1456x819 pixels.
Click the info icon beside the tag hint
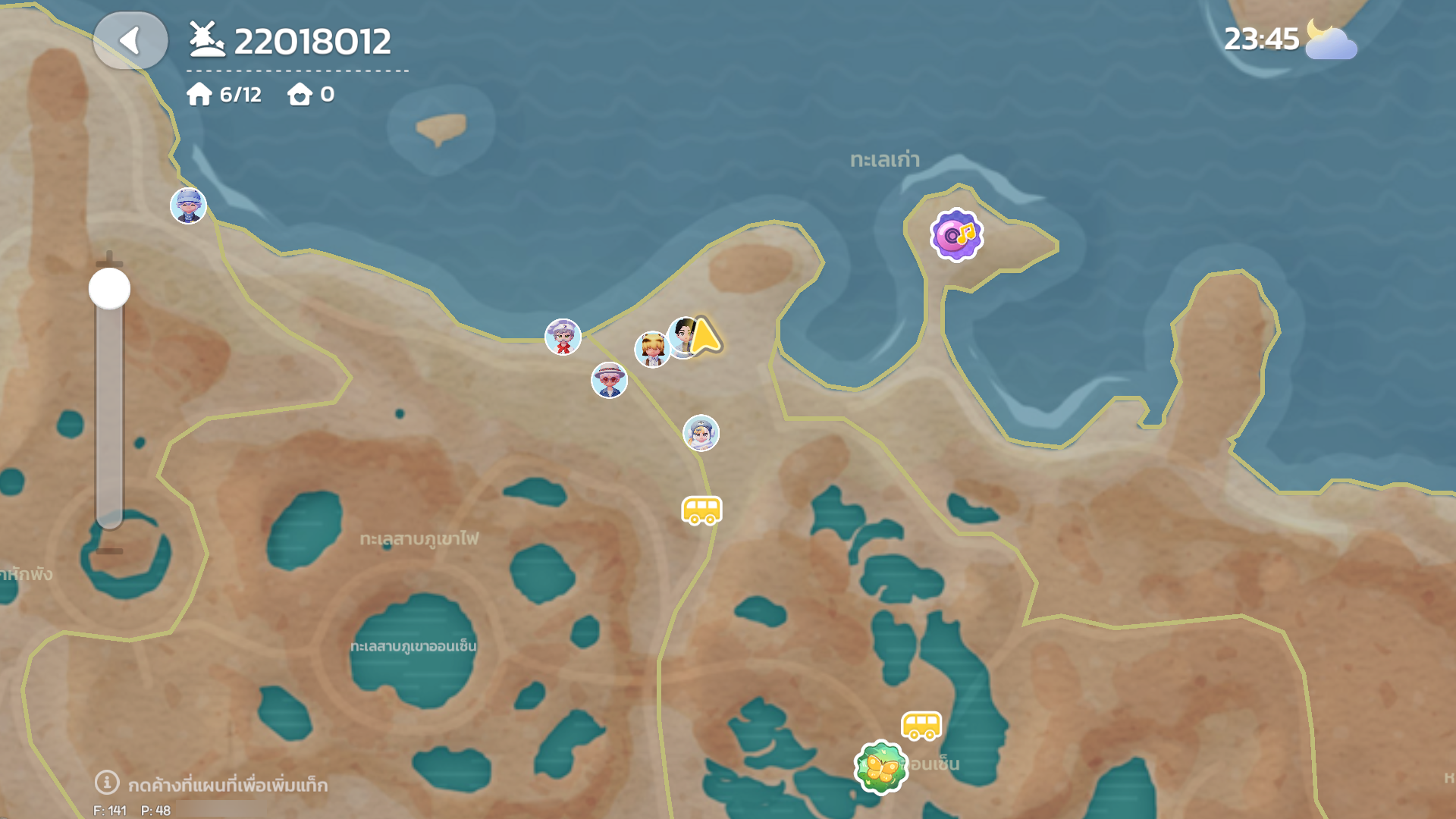(107, 782)
